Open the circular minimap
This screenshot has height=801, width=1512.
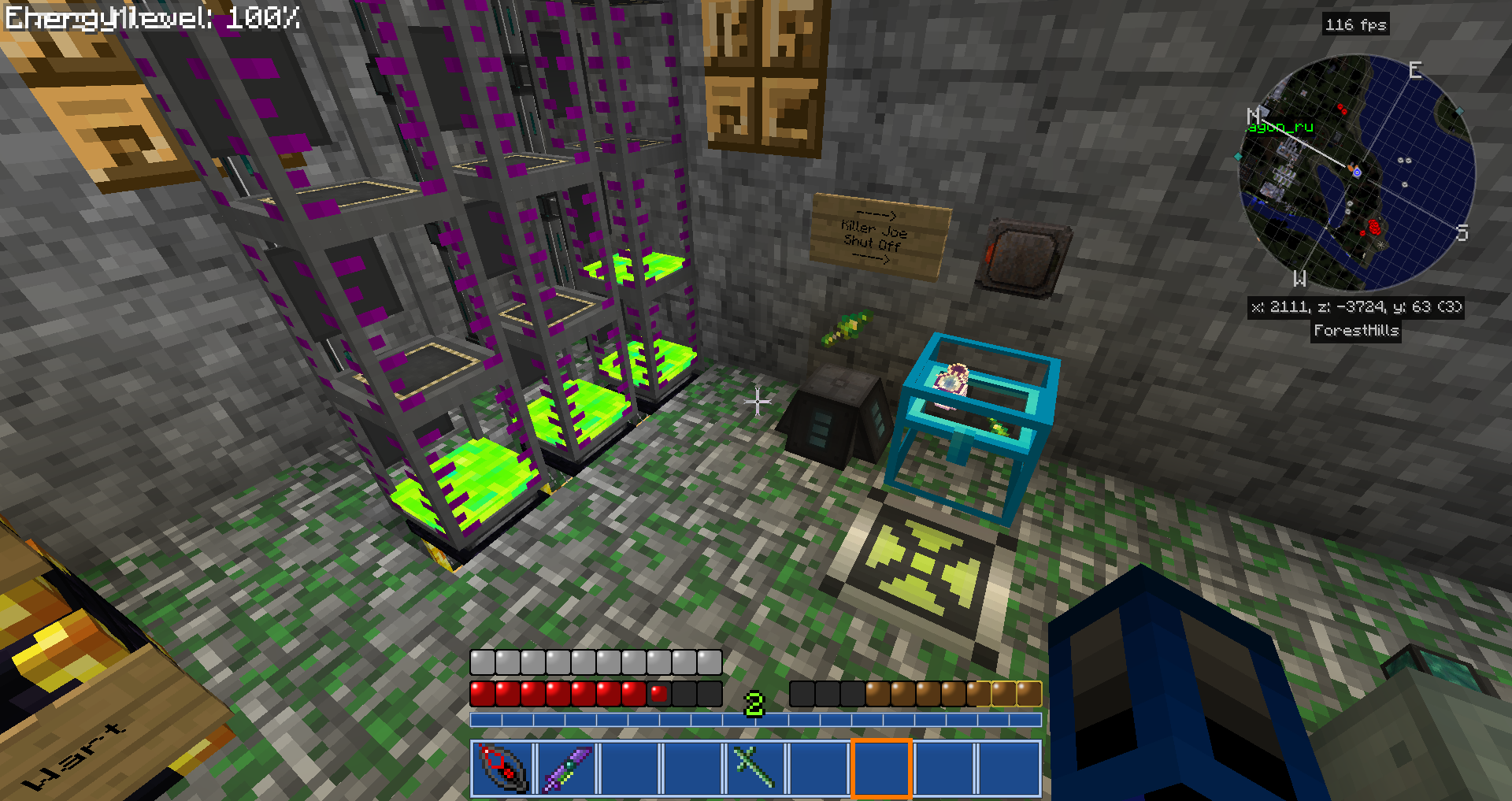(x=1356, y=172)
